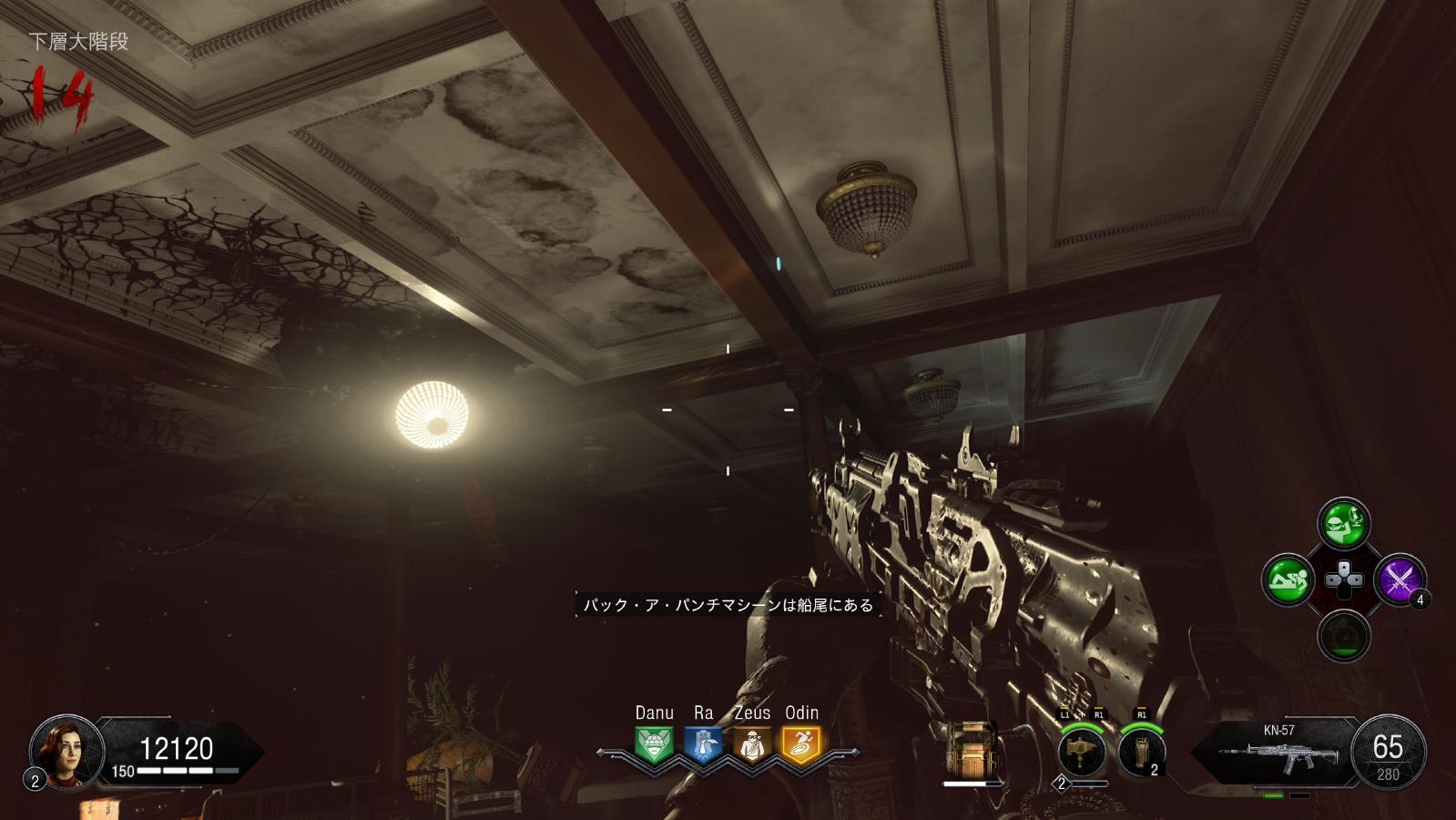This screenshot has width=1456, height=820.
Task: Select the Zeus perk icon
Action: (752, 744)
